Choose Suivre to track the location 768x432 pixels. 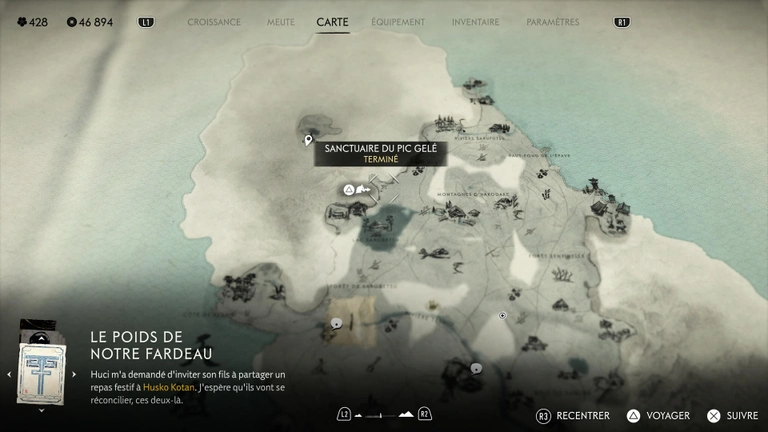click(734, 415)
